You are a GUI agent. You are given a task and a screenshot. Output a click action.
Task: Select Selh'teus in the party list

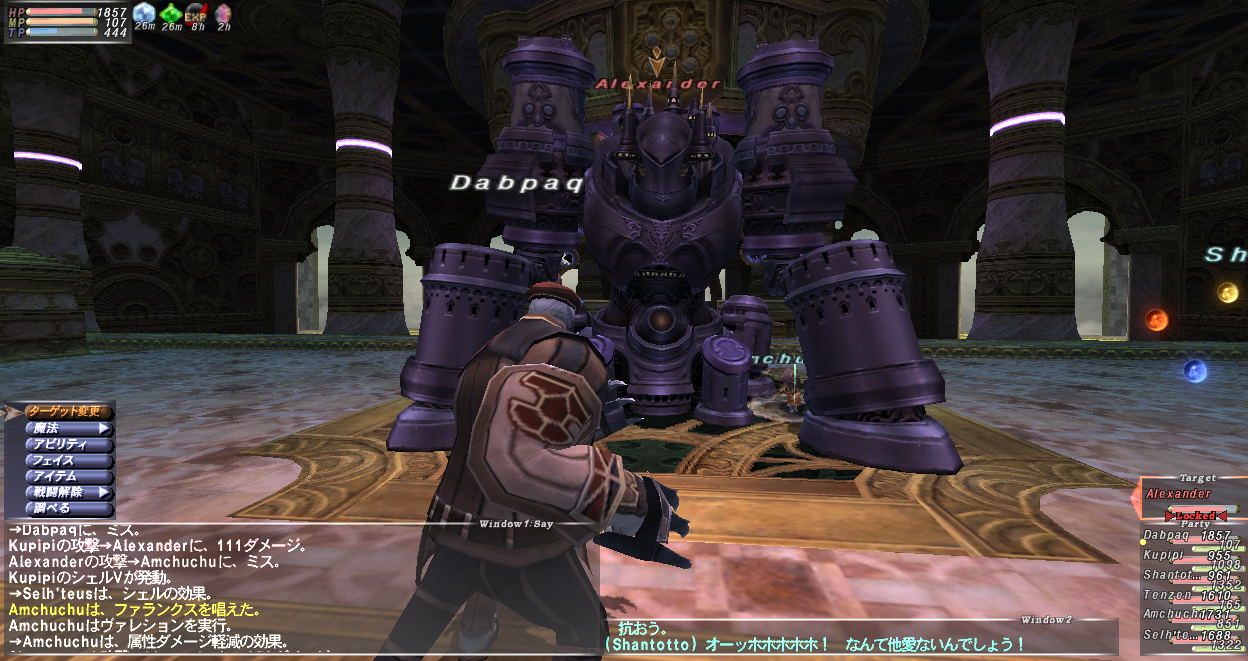pos(1192,636)
